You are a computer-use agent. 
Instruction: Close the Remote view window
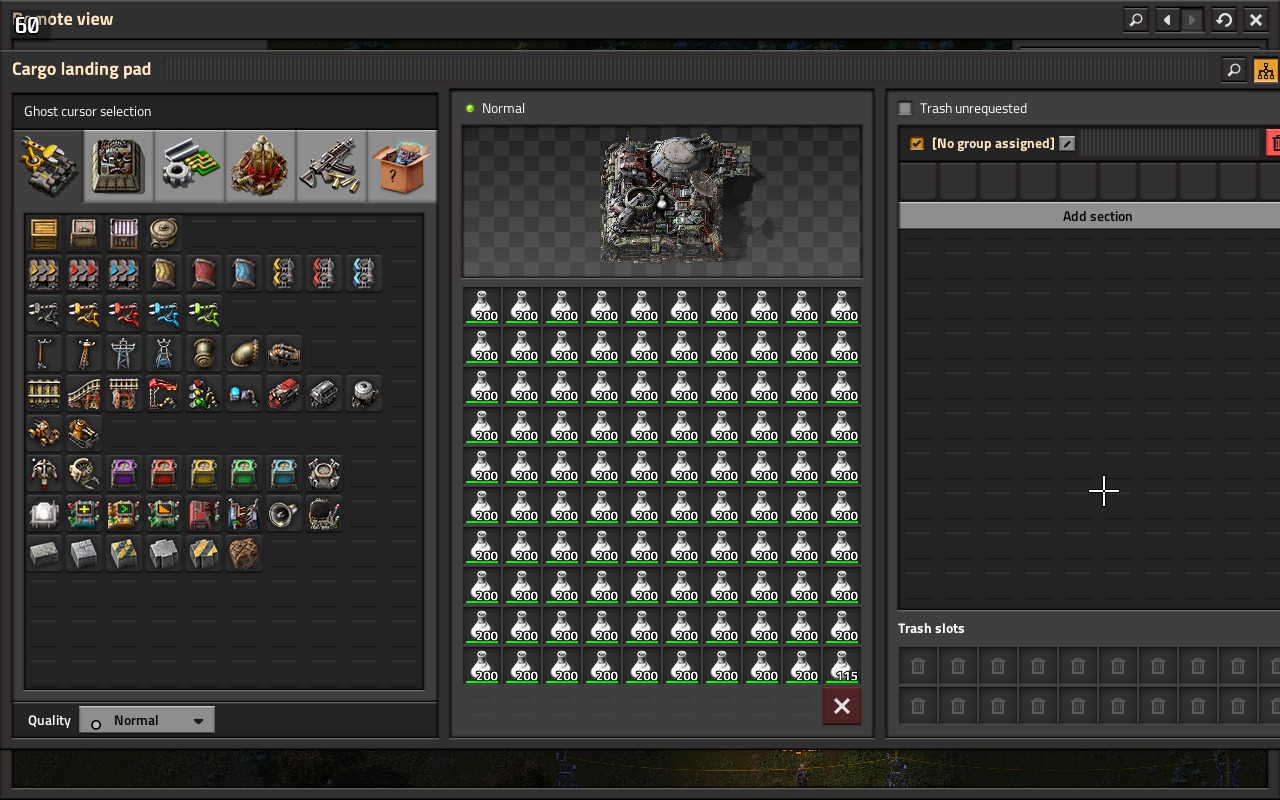[x=1256, y=19]
